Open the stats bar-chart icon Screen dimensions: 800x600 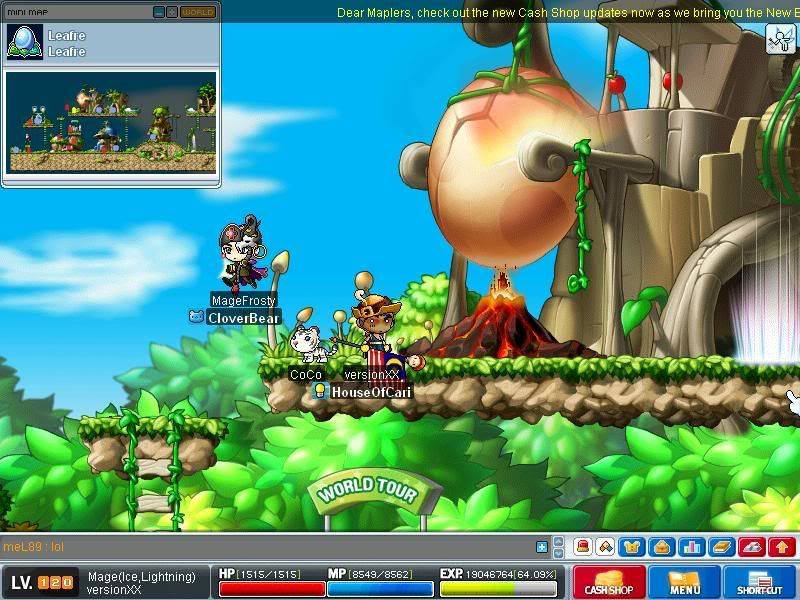point(689,547)
